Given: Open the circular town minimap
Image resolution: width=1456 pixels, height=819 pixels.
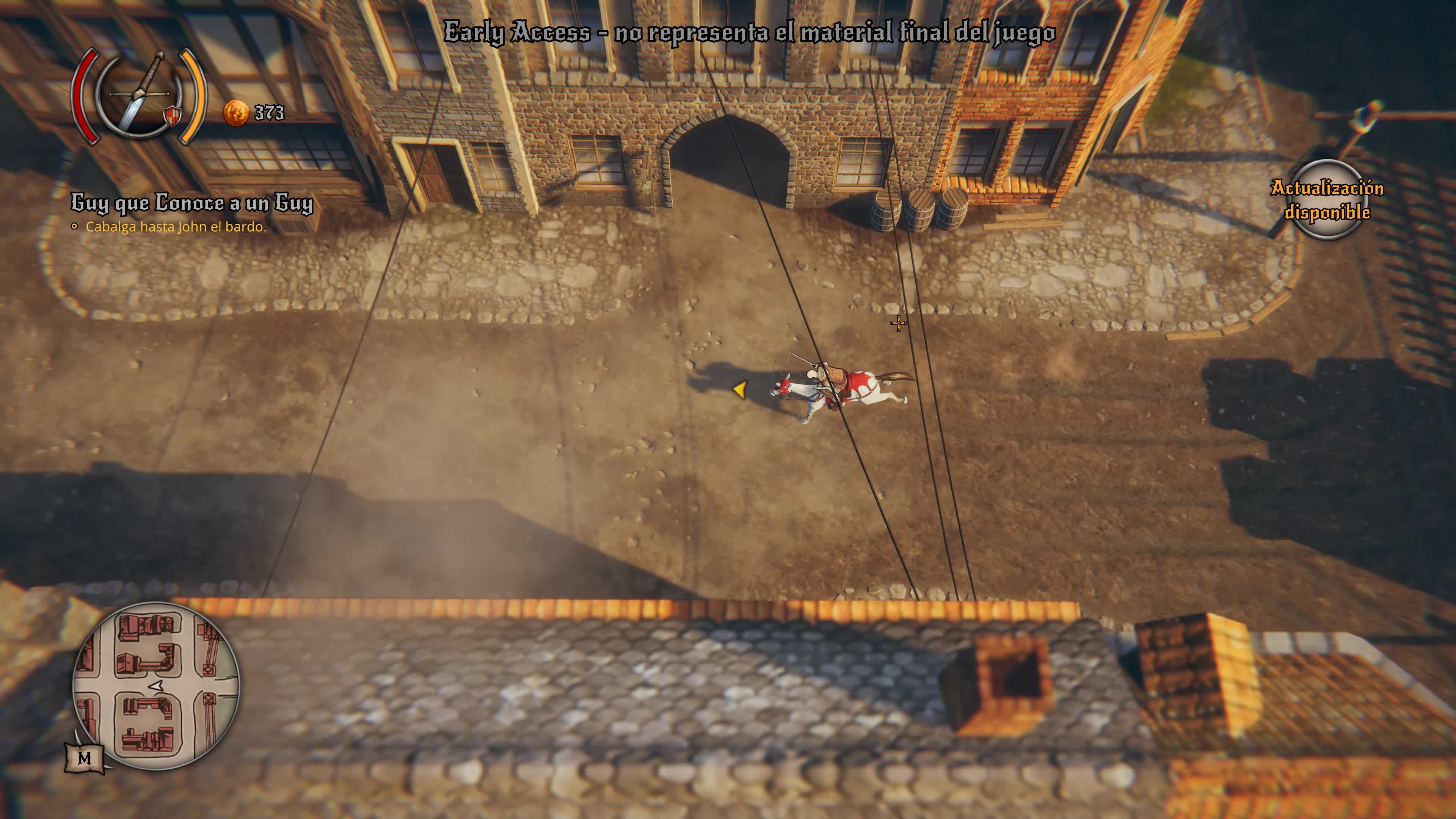Looking at the screenshot, I should pyautogui.click(x=156, y=686).
